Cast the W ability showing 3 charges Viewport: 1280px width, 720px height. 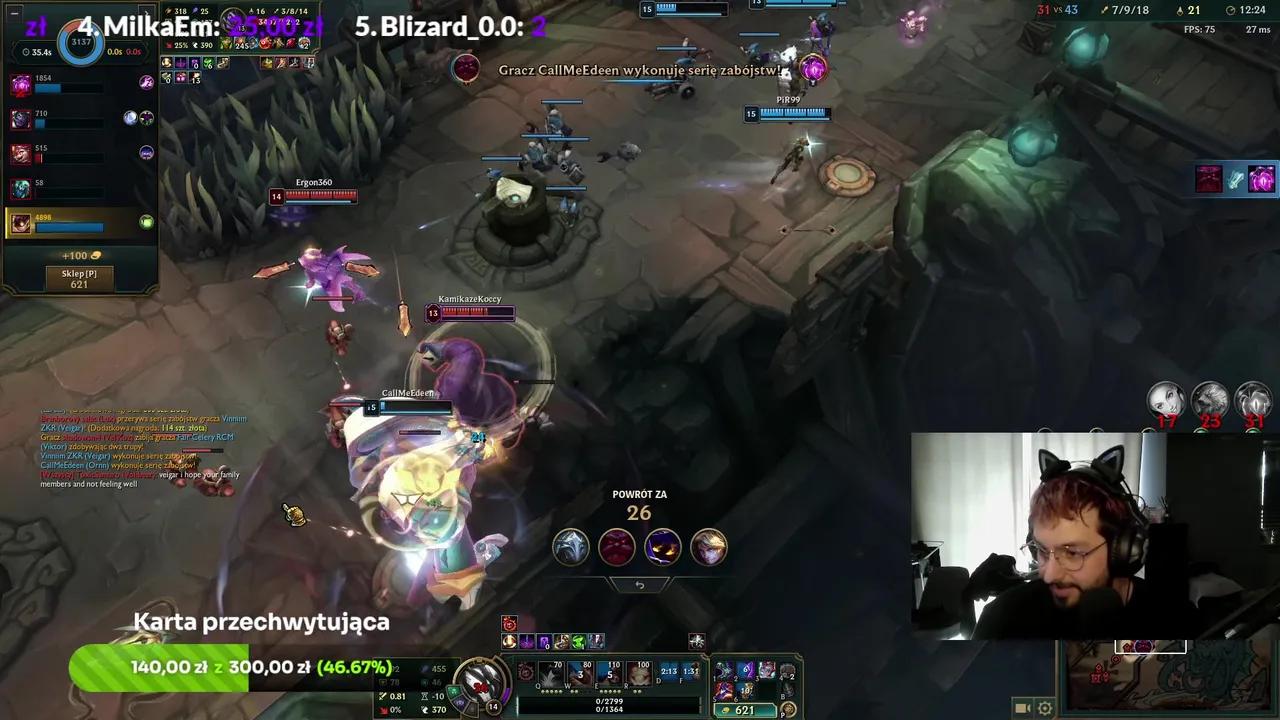pos(580,672)
